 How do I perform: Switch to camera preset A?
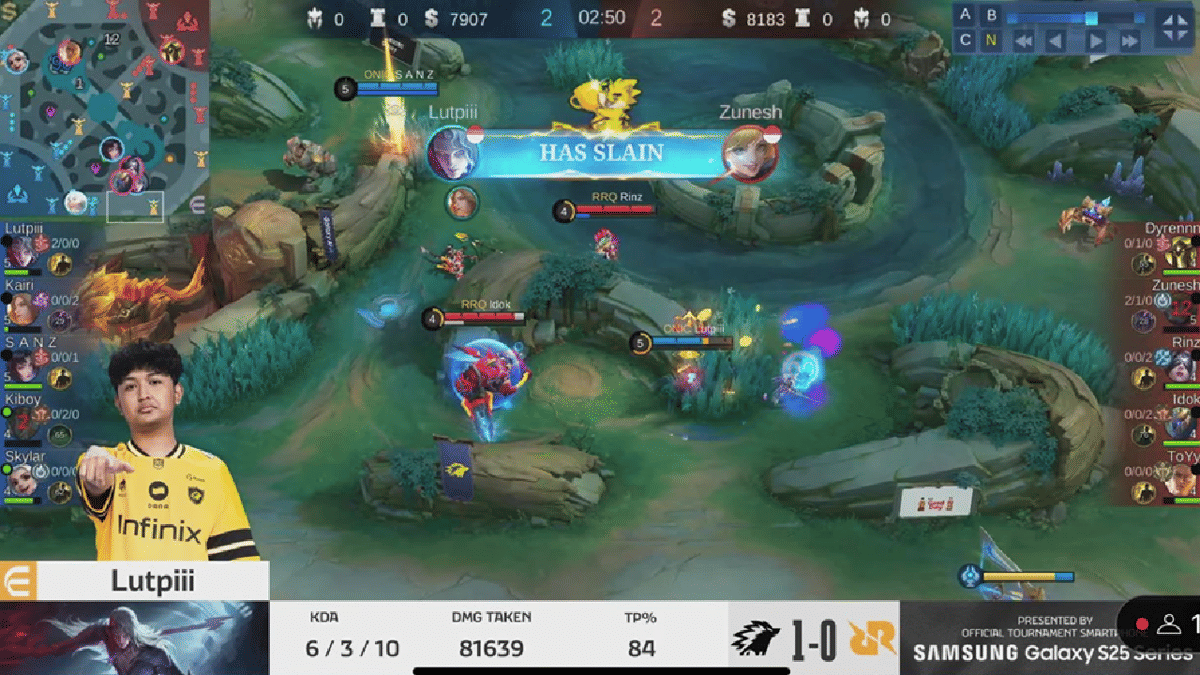965,15
